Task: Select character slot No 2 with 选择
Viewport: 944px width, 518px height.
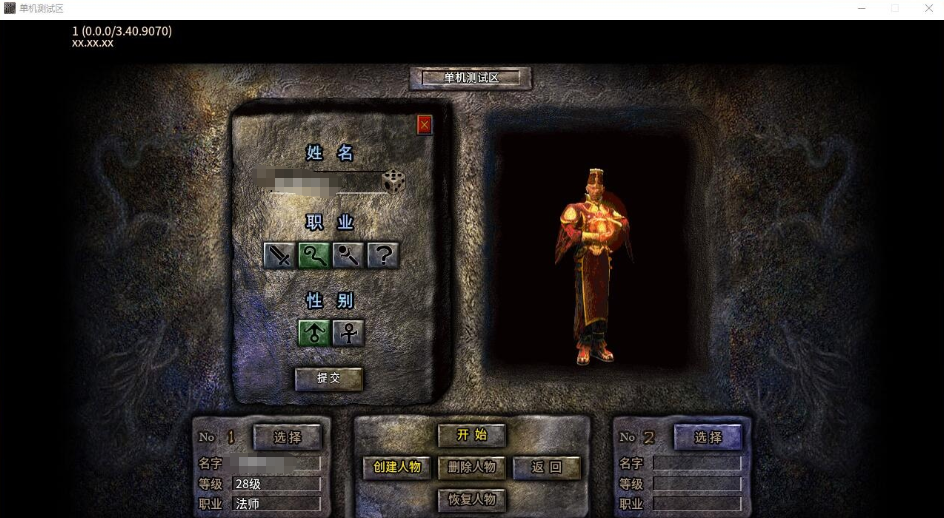Action: 708,437
